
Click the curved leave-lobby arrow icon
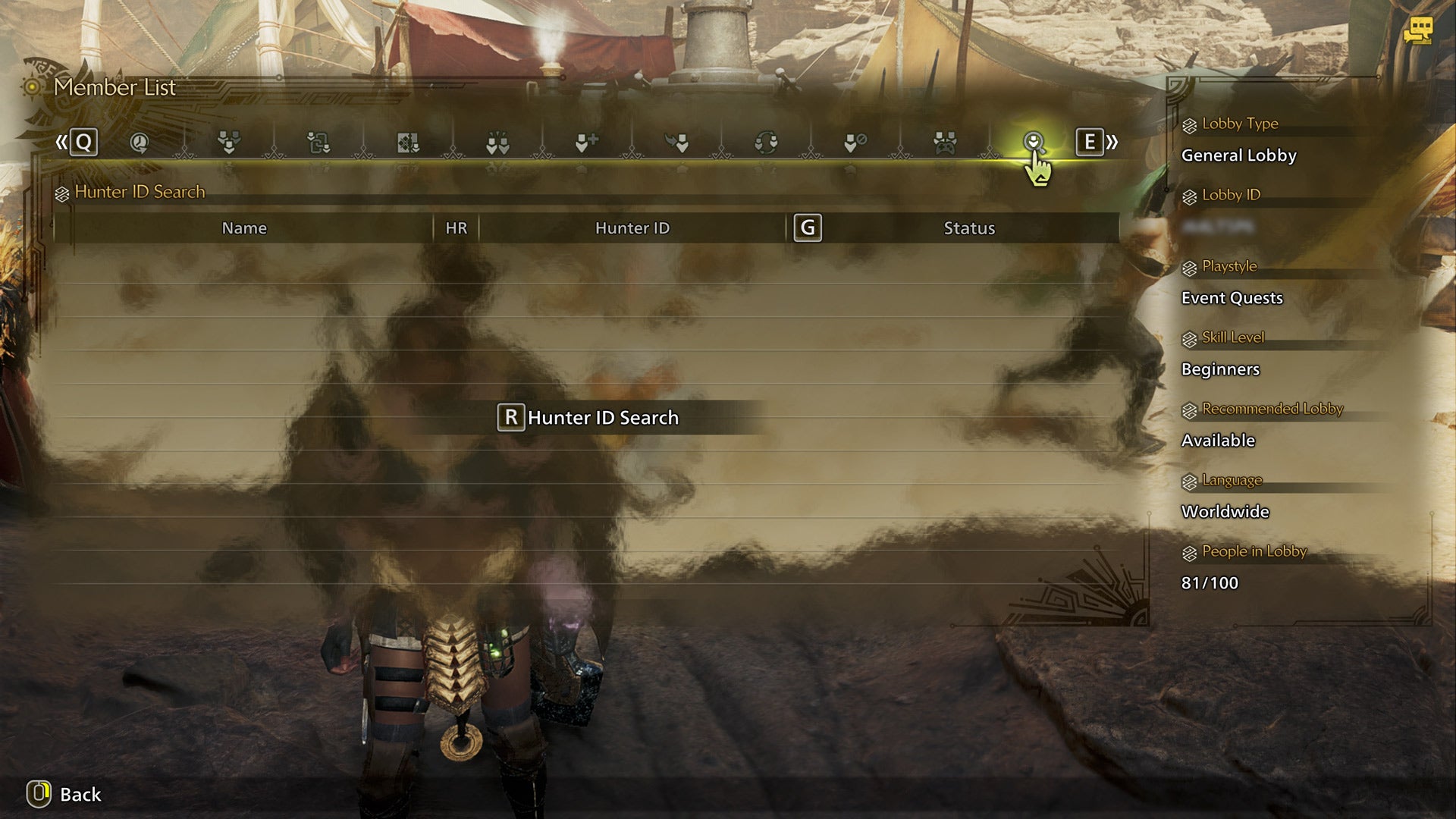677,143
